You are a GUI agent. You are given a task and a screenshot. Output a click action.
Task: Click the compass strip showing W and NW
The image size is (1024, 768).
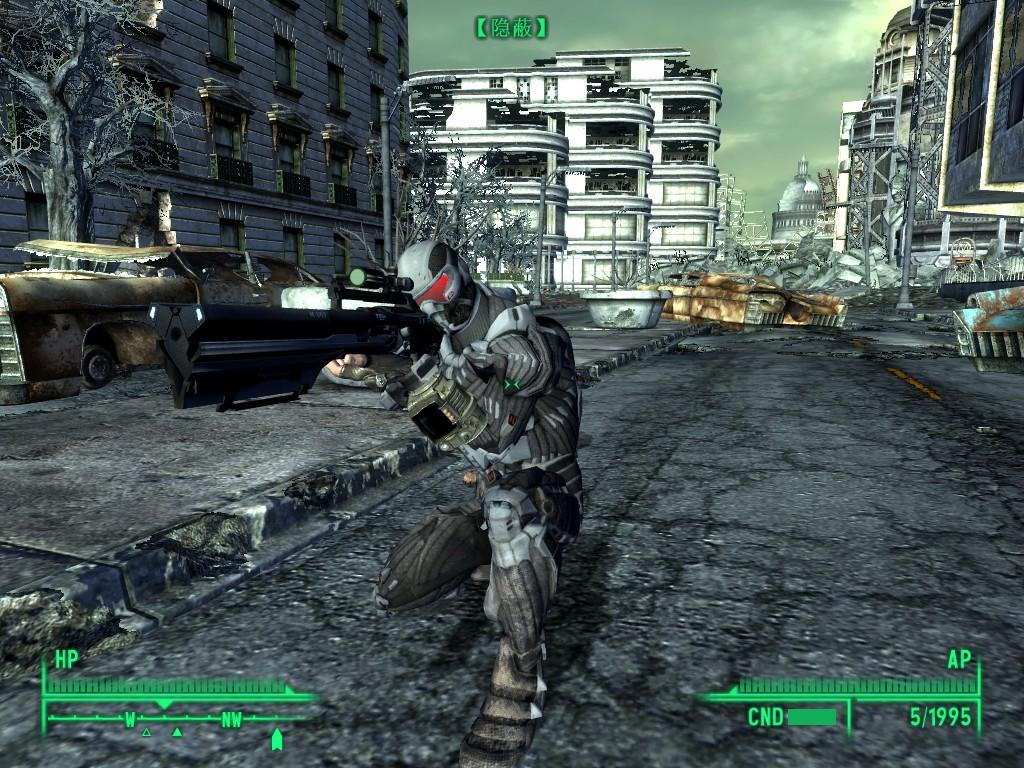(x=180, y=718)
